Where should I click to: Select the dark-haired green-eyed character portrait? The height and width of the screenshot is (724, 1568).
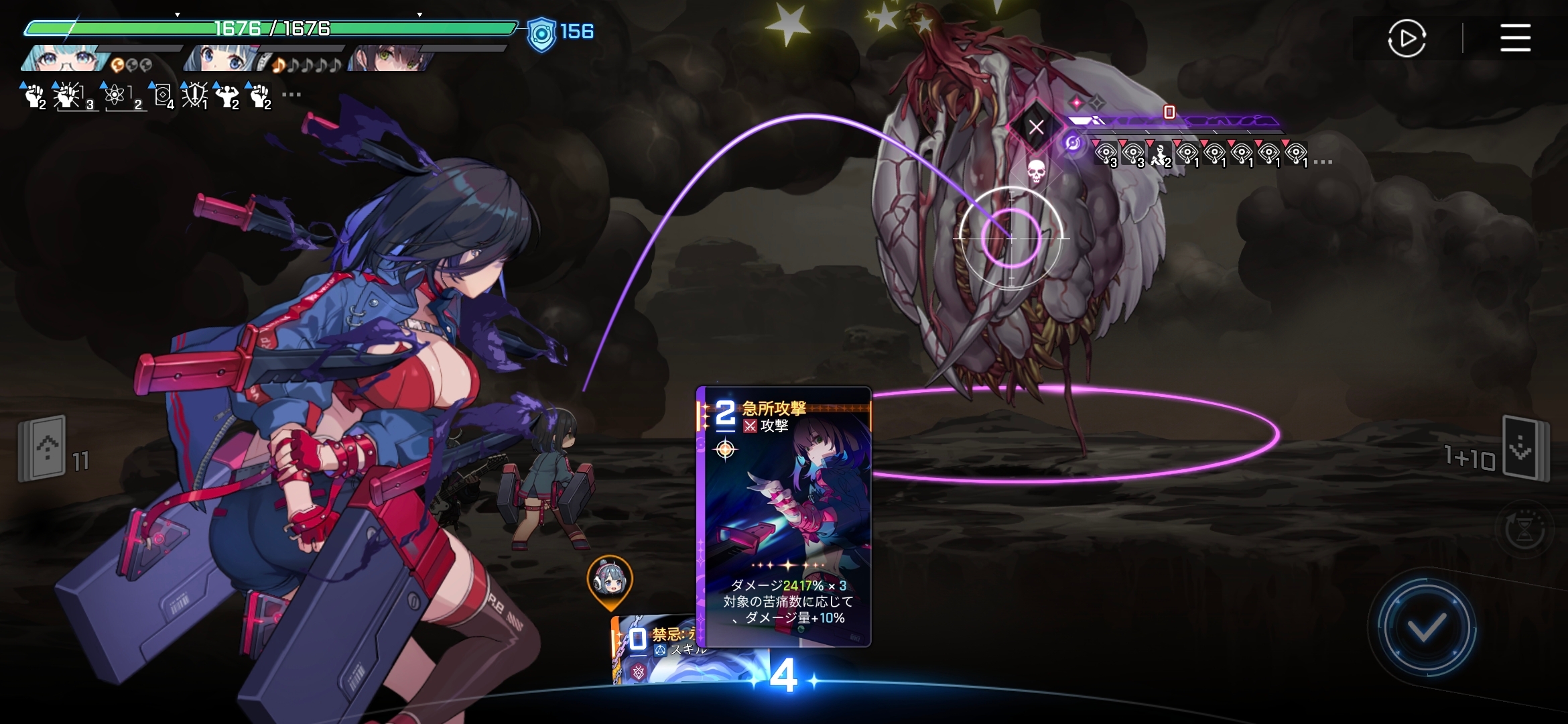(390, 59)
